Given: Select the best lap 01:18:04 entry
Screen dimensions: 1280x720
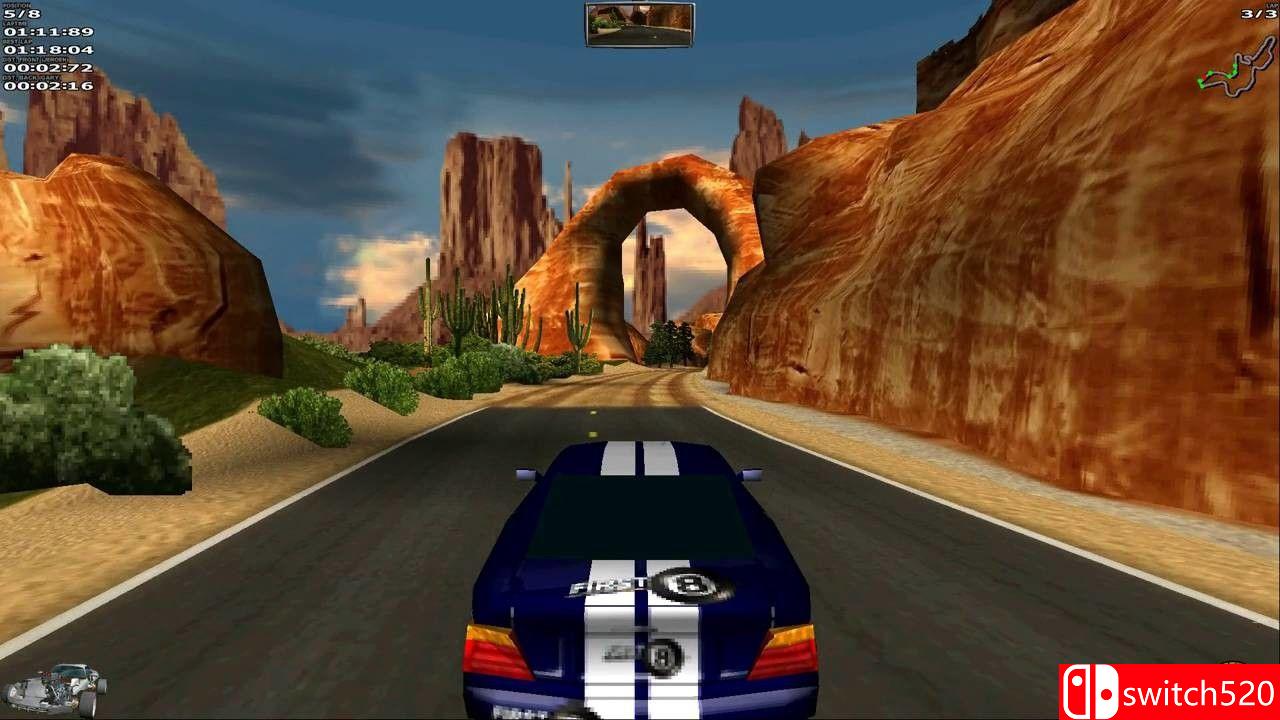Looking at the screenshot, I should tap(48, 48).
